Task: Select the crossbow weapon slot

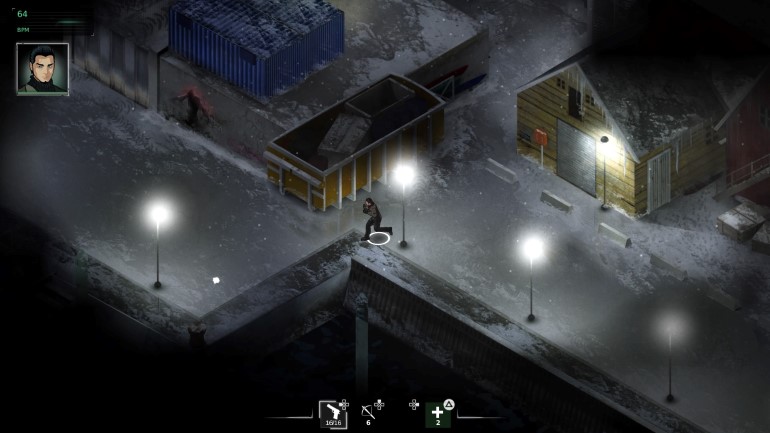Action: (x=368, y=412)
